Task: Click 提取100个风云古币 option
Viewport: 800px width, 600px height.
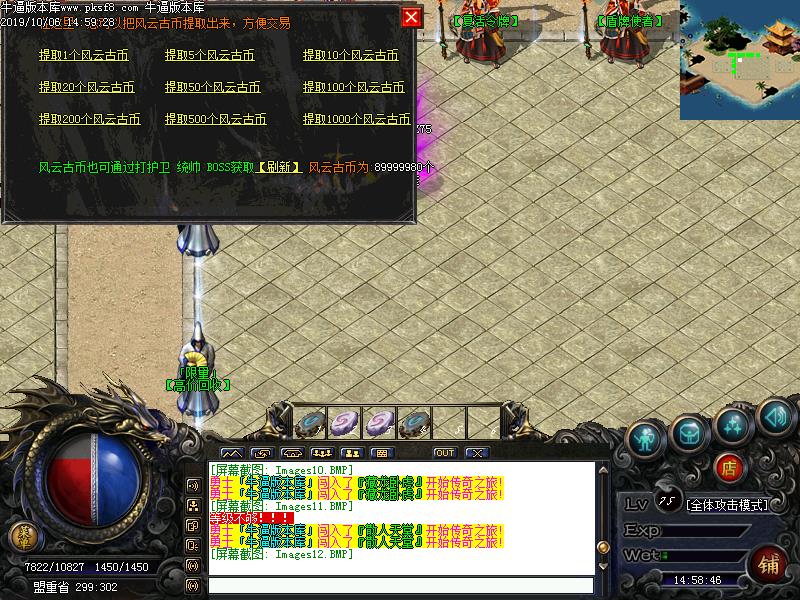Action: pyautogui.click(x=353, y=88)
